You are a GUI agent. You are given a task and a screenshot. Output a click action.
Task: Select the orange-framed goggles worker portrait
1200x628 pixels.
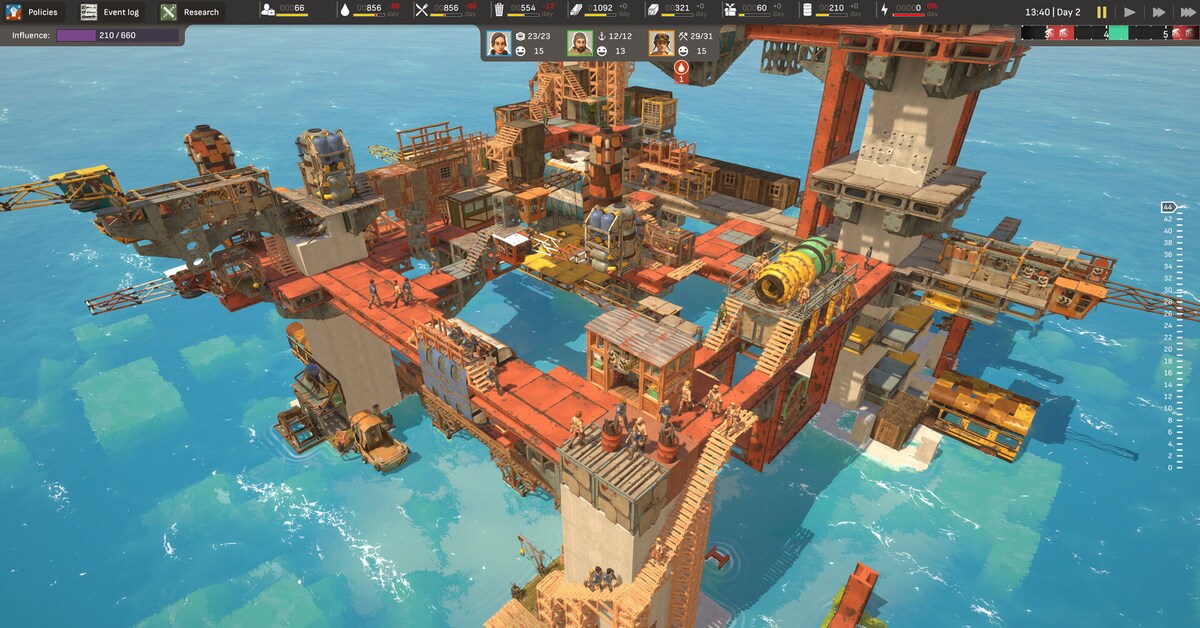[x=660, y=43]
